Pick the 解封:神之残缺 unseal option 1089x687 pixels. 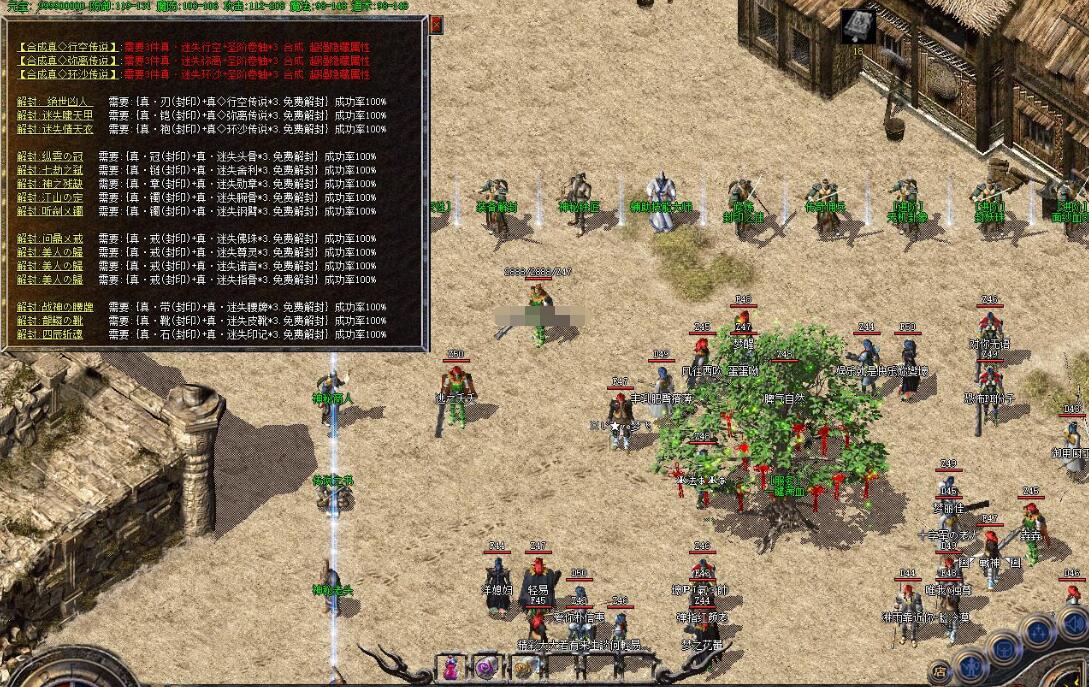pyautogui.click(x=50, y=183)
